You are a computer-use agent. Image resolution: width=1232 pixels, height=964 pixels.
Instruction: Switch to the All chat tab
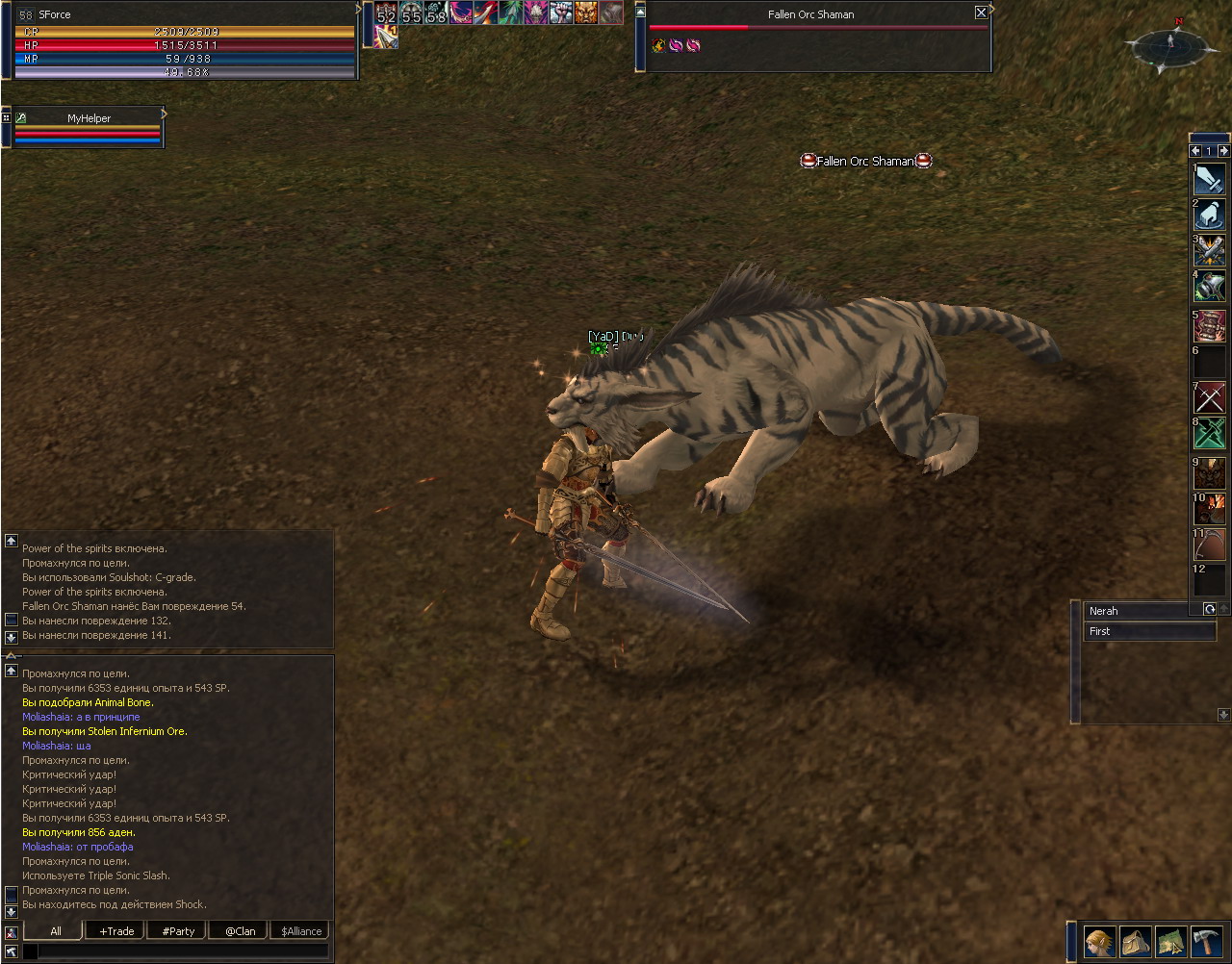[x=55, y=930]
